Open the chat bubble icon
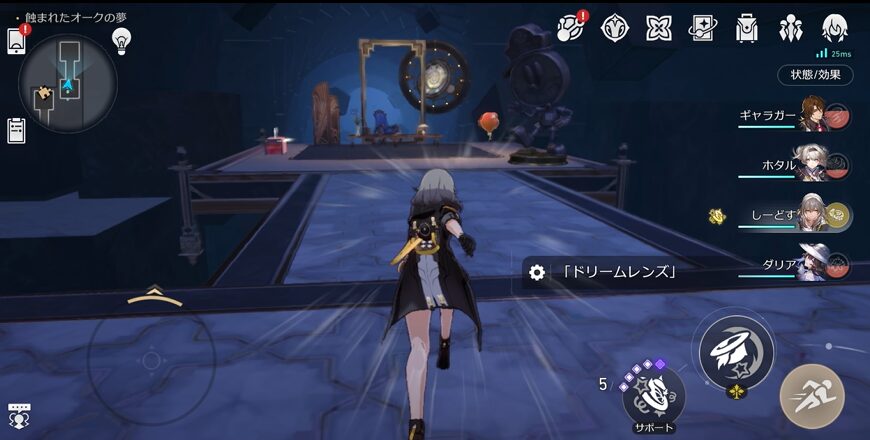Image resolution: width=870 pixels, height=440 pixels. pos(18,417)
